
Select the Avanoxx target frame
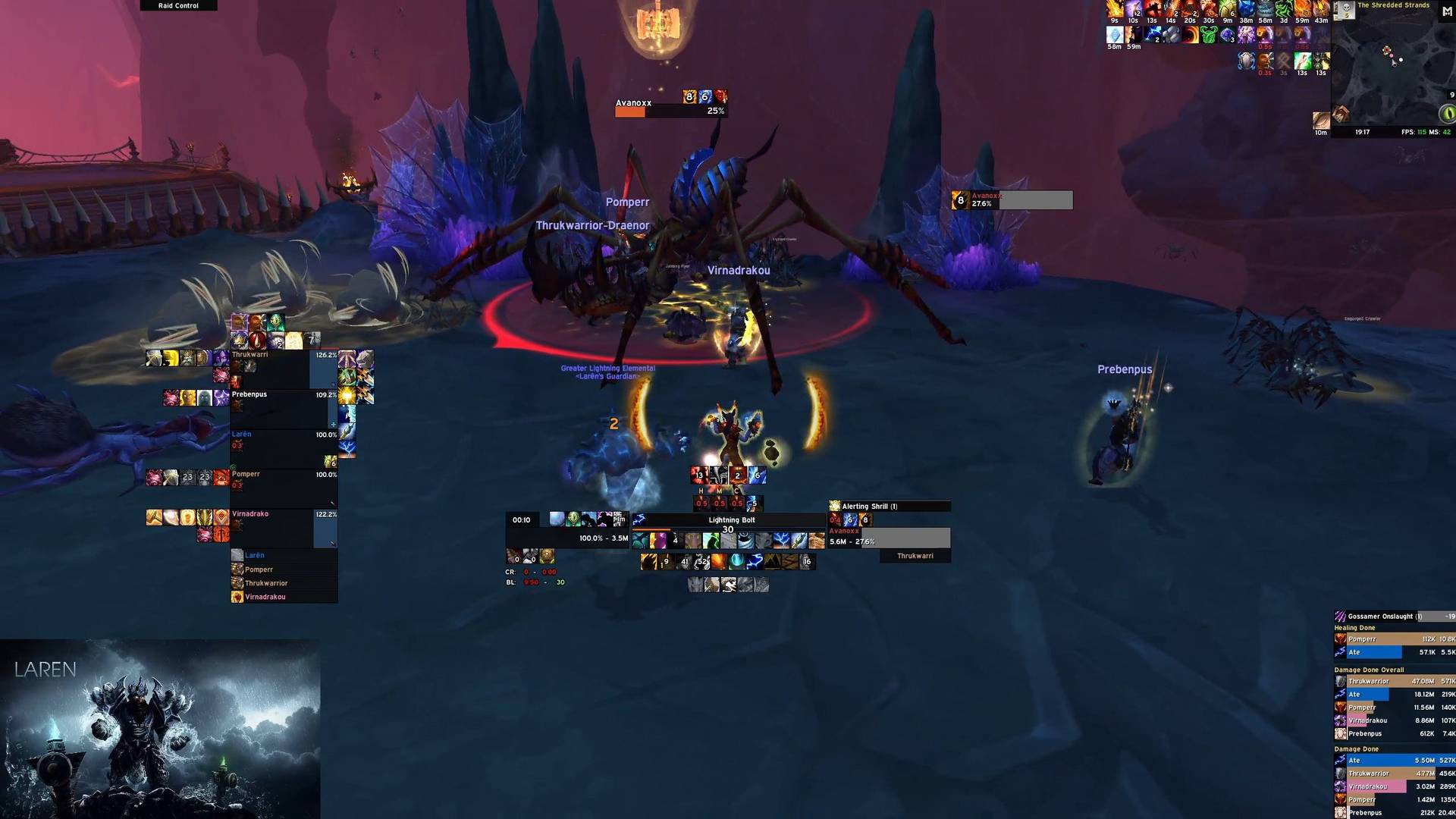[889, 537]
